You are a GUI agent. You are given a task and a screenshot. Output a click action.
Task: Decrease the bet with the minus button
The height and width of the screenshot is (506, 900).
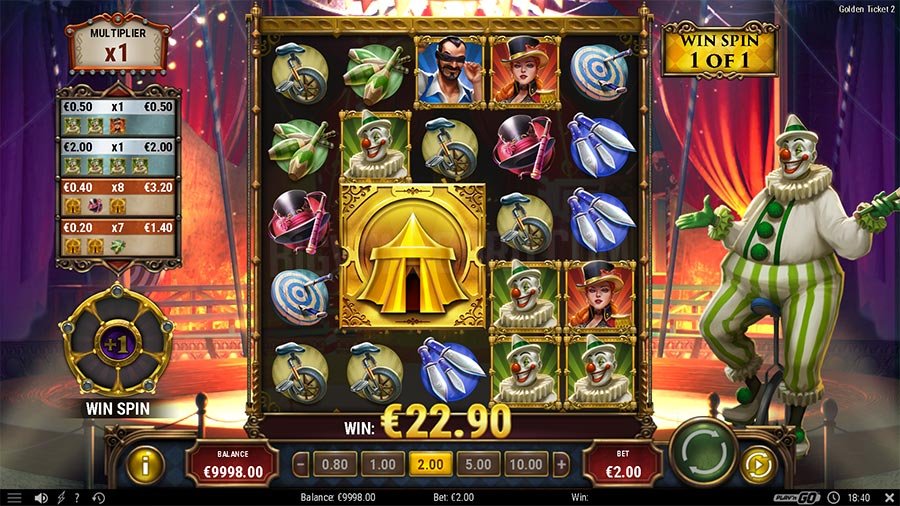[x=301, y=464]
